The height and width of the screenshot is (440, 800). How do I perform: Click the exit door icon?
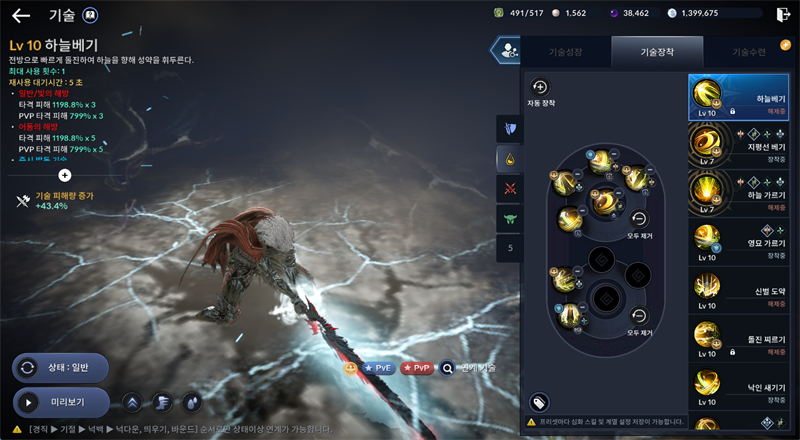782,14
